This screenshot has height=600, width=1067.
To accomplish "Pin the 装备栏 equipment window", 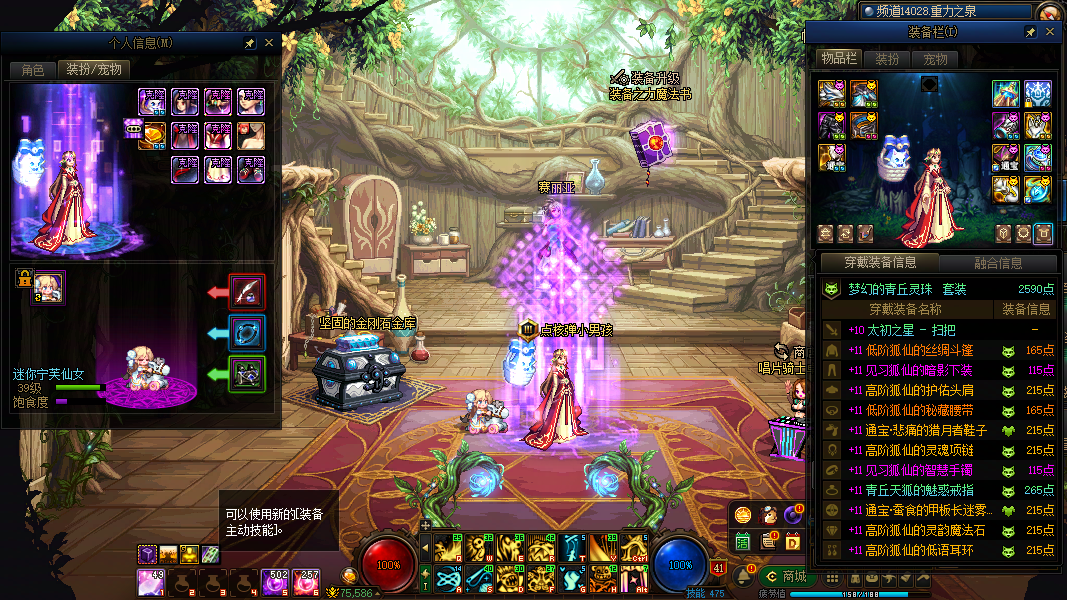I will tap(1030, 33).
